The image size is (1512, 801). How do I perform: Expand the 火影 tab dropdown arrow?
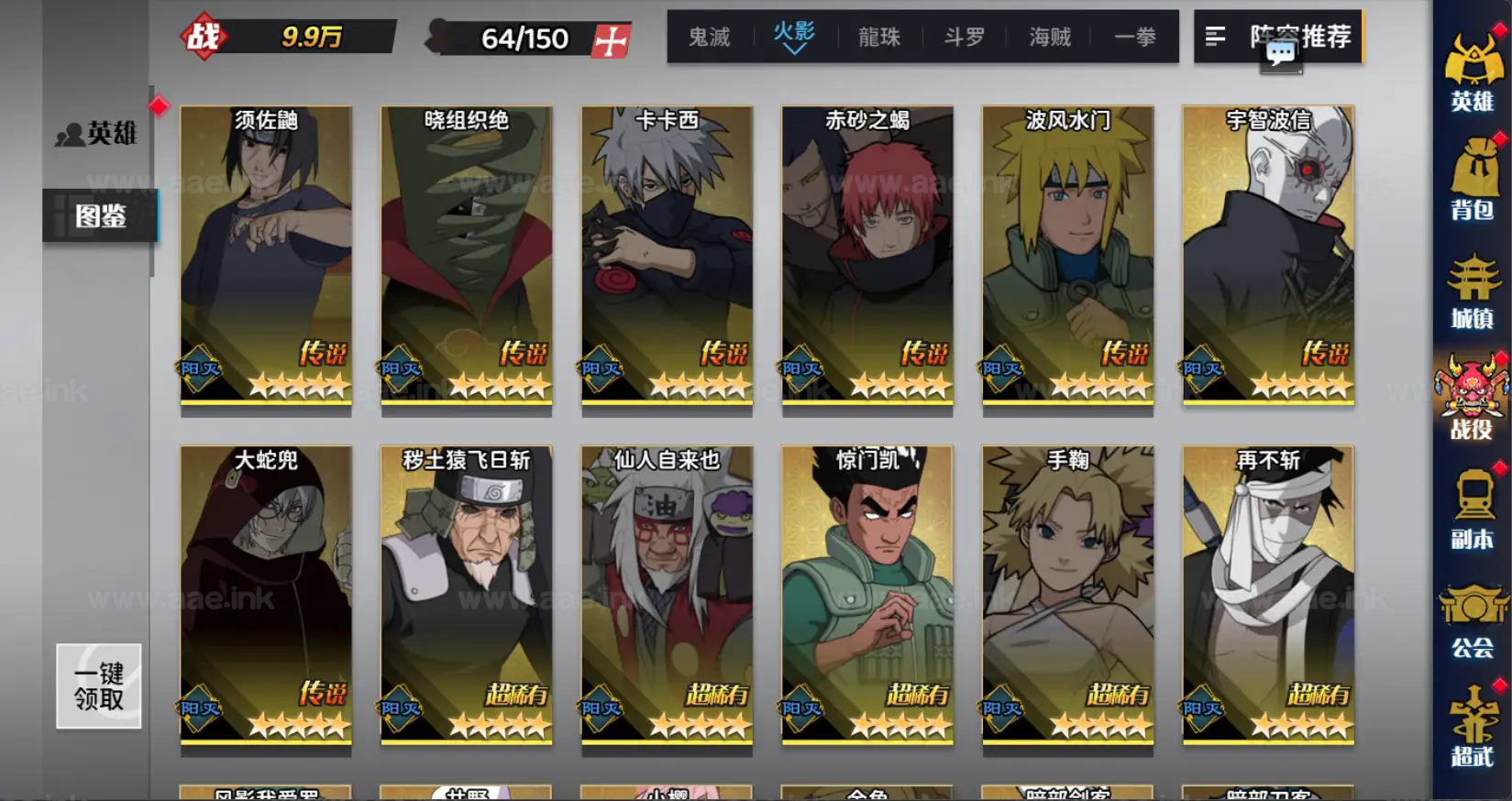(x=794, y=49)
